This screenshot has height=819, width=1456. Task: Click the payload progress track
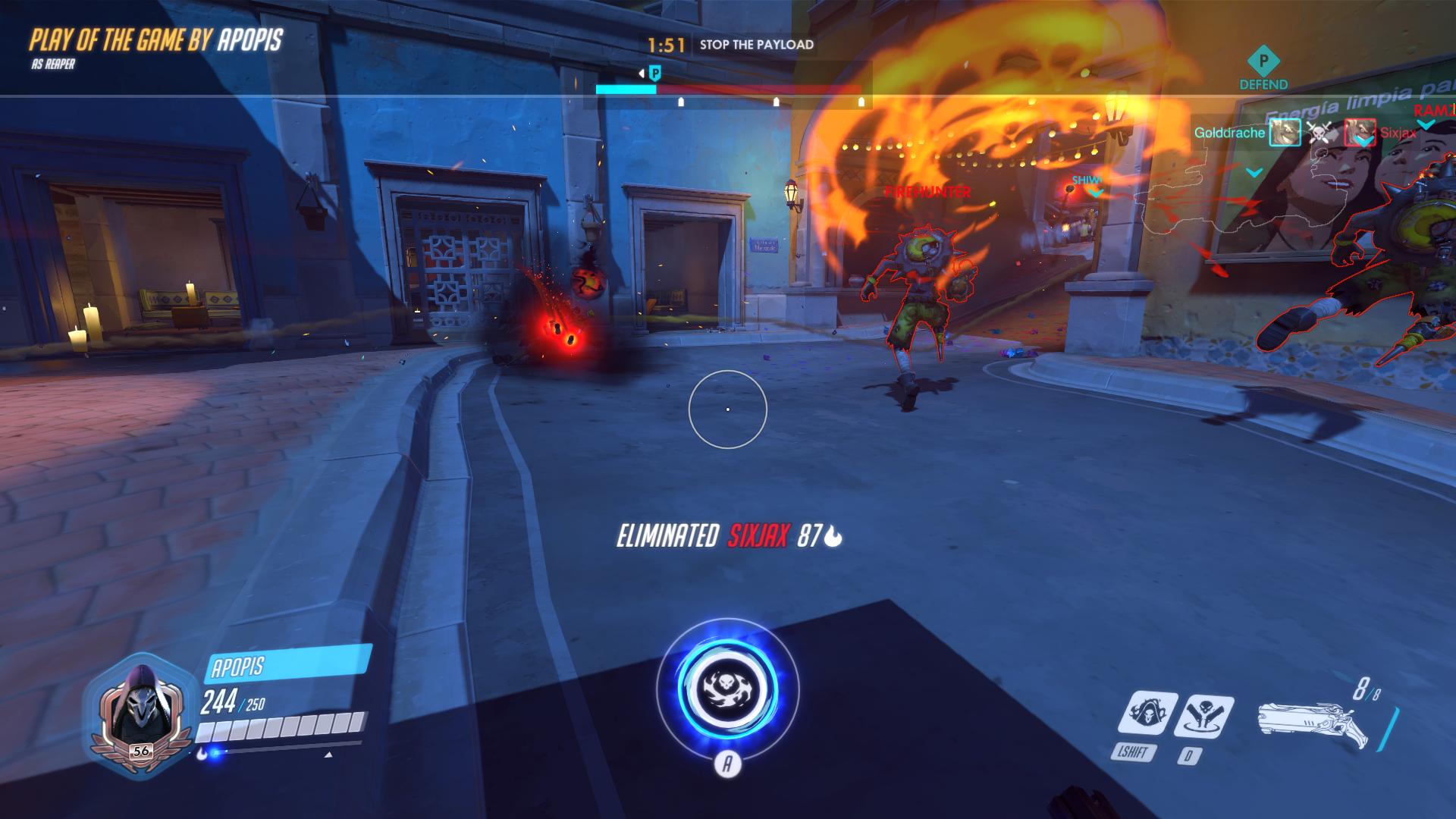pos(728,89)
